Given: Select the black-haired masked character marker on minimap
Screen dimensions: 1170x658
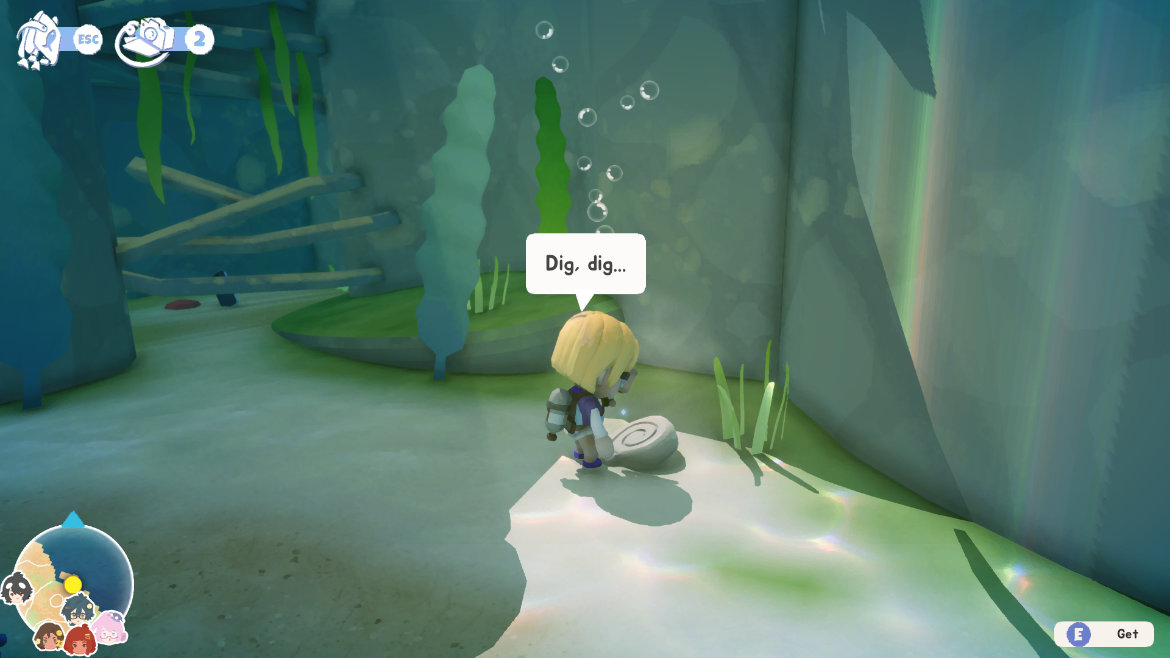Looking at the screenshot, I should [x=17, y=587].
